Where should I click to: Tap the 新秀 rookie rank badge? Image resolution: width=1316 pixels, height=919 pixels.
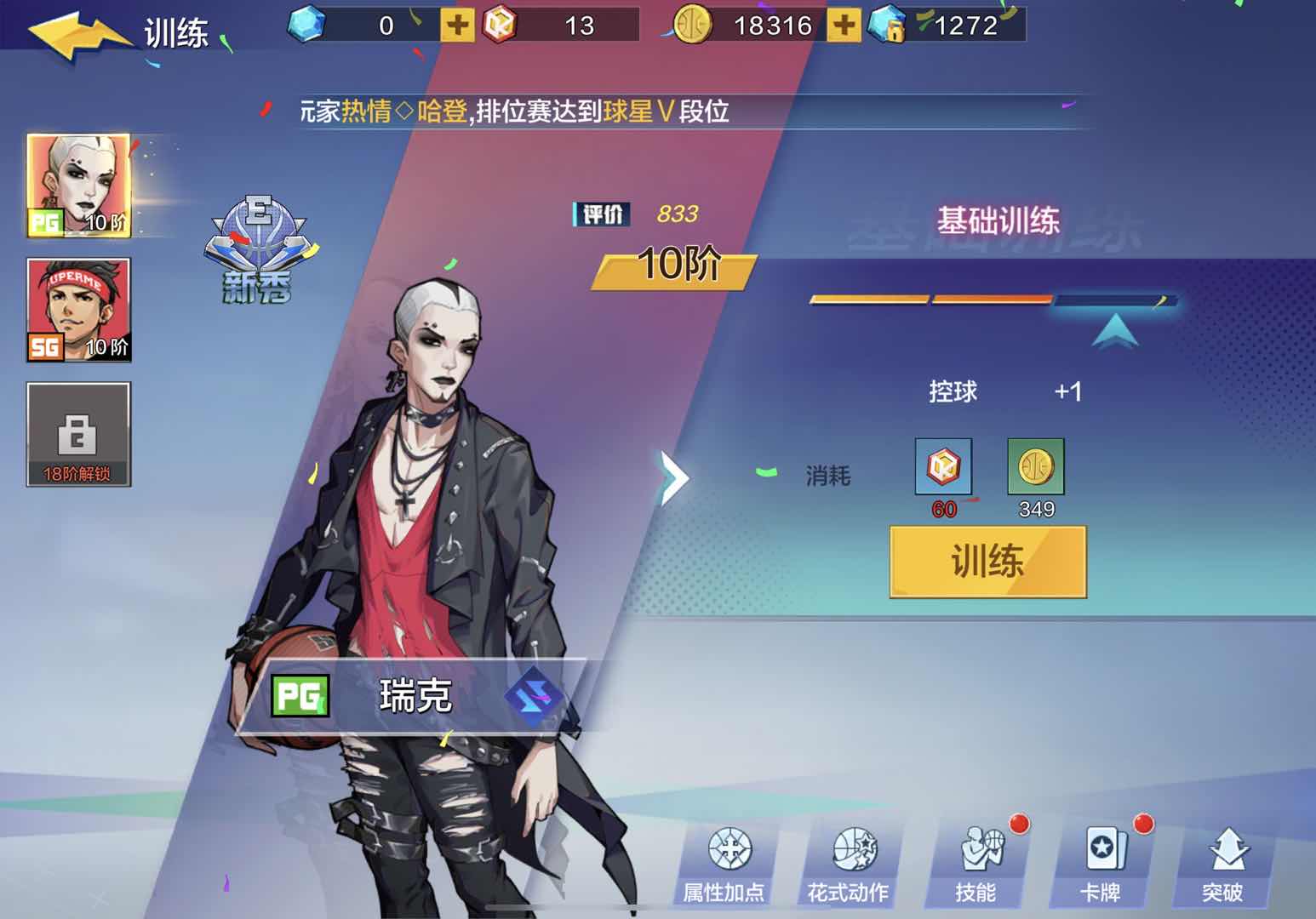coord(256,251)
